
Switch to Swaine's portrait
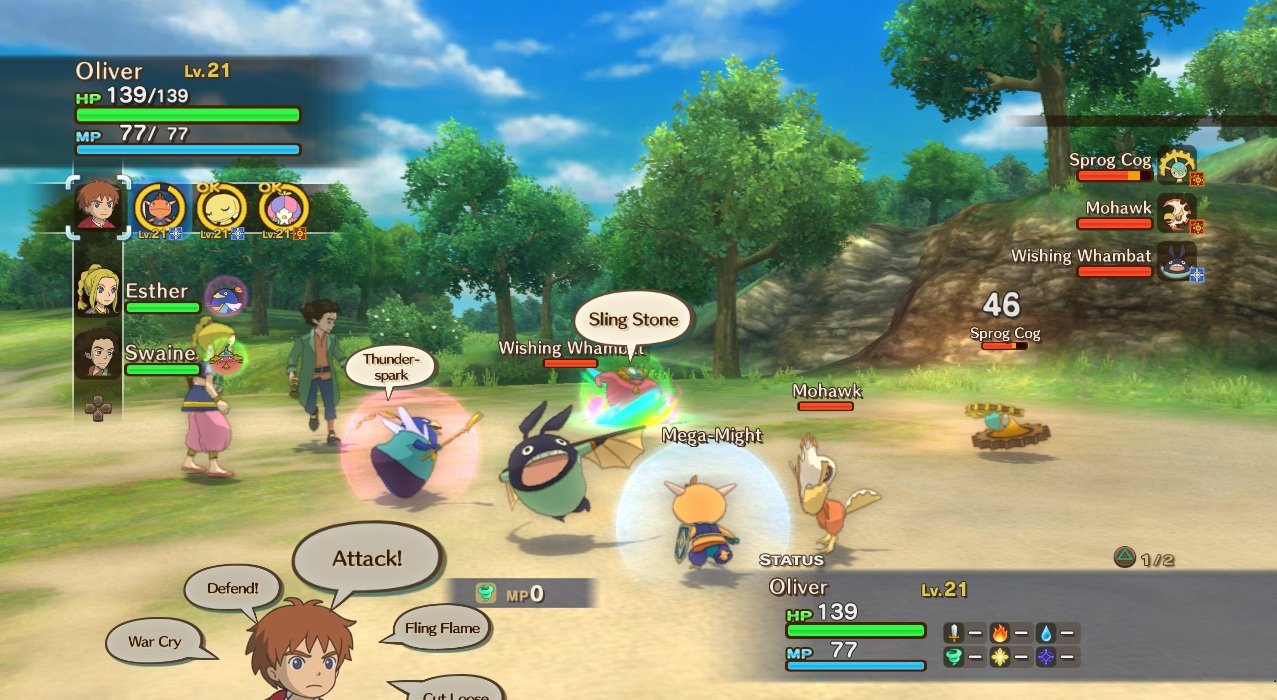pyautogui.click(x=98, y=353)
